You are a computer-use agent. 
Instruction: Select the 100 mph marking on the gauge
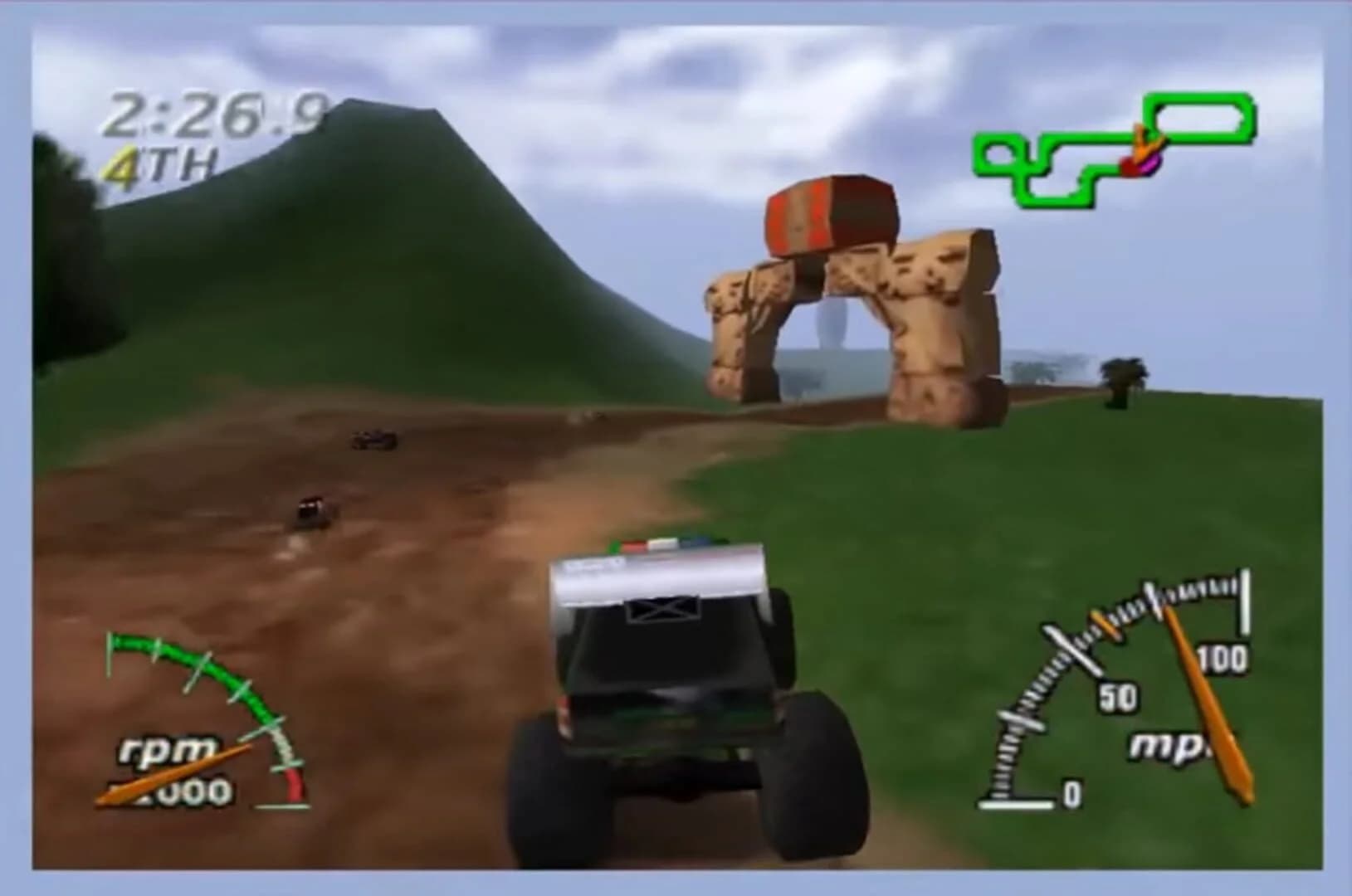[1224, 655]
